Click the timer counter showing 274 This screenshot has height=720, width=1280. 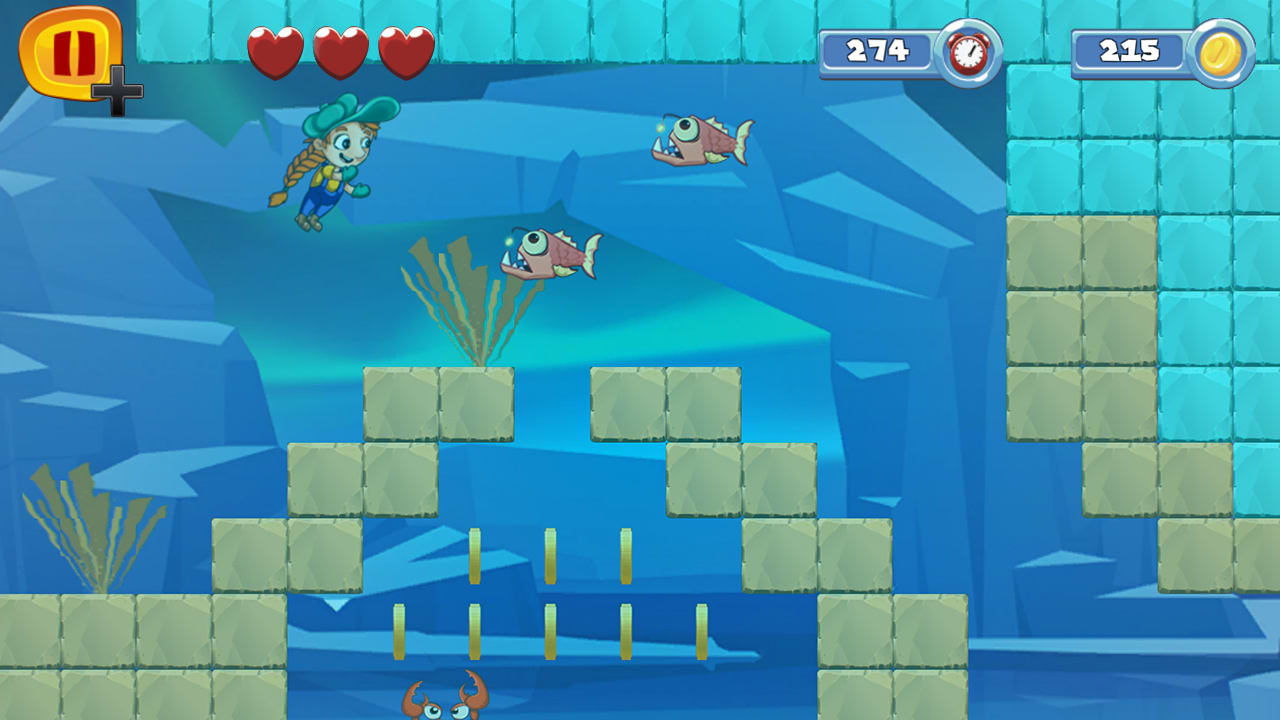click(880, 50)
